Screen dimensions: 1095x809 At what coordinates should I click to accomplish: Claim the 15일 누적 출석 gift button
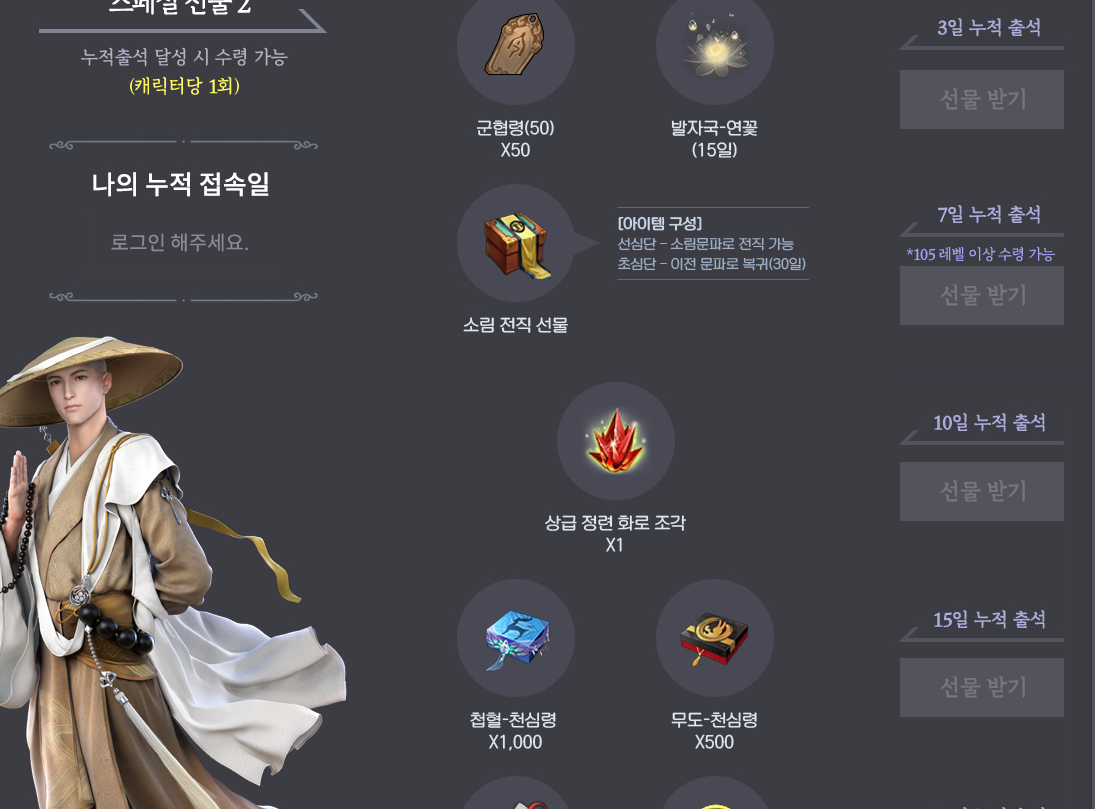[981, 687]
